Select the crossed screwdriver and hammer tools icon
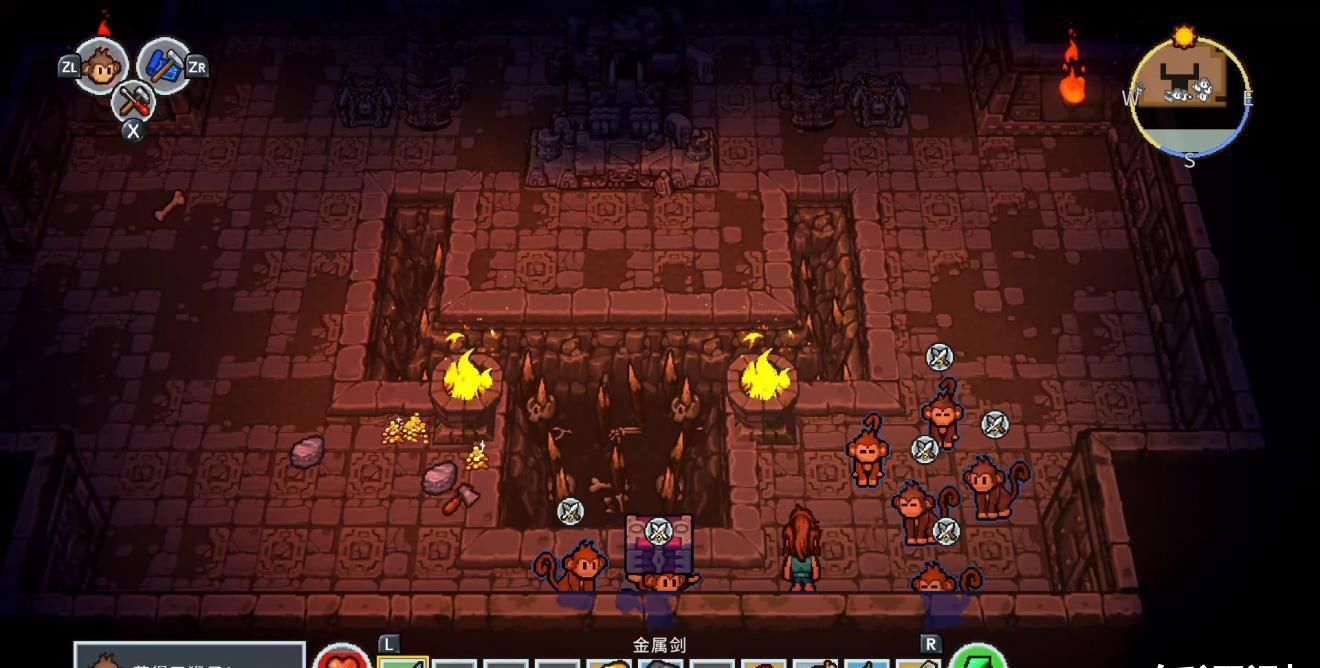 click(133, 100)
